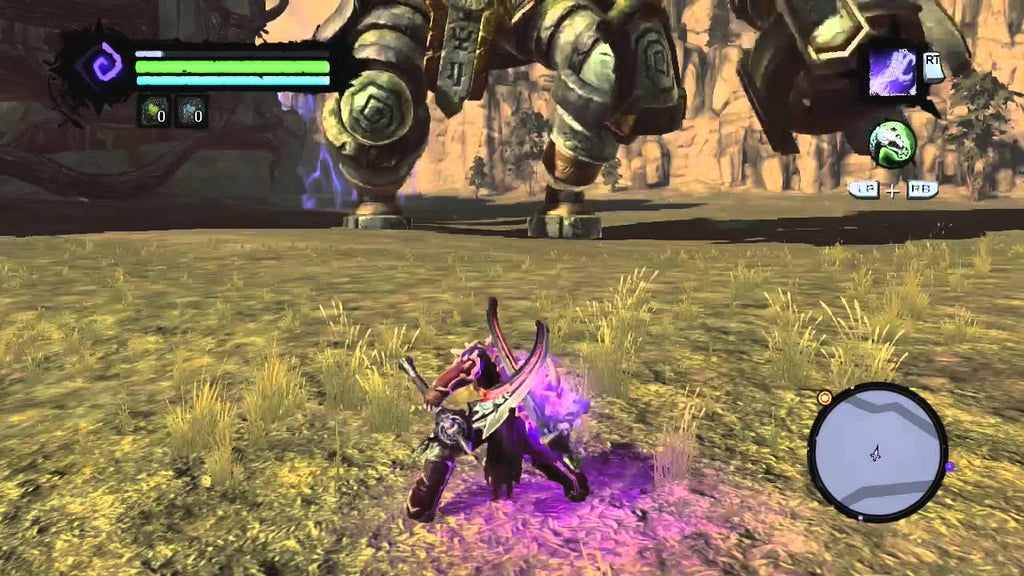This screenshot has height=576, width=1024.
Task: Activate the purple hand ability icon
Action: pos(892,73)
